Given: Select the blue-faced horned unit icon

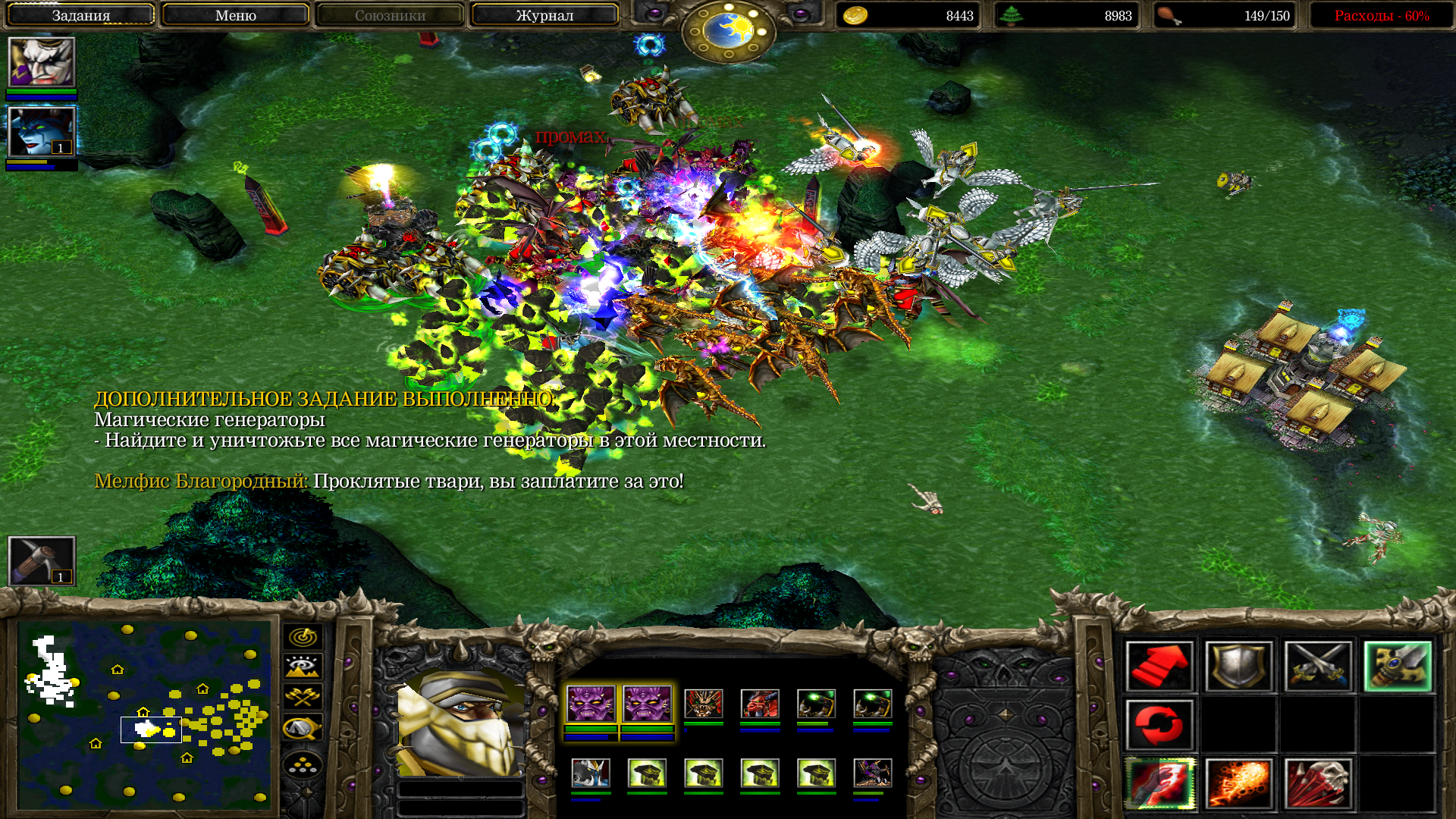Looking at the screenshot, I should (x=591, y=773).
